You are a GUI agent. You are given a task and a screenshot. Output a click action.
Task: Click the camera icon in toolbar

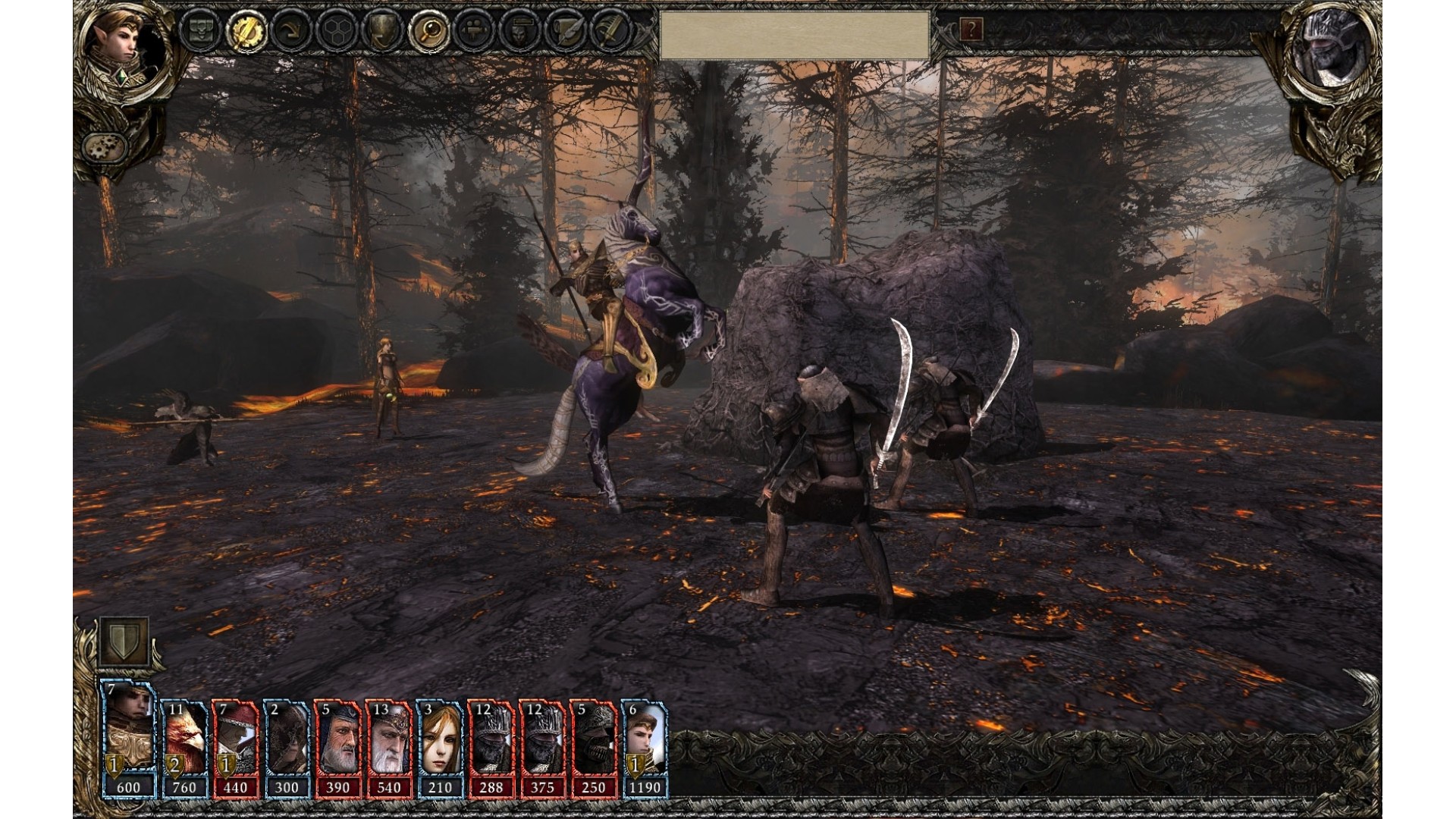(x=474, y=33)
